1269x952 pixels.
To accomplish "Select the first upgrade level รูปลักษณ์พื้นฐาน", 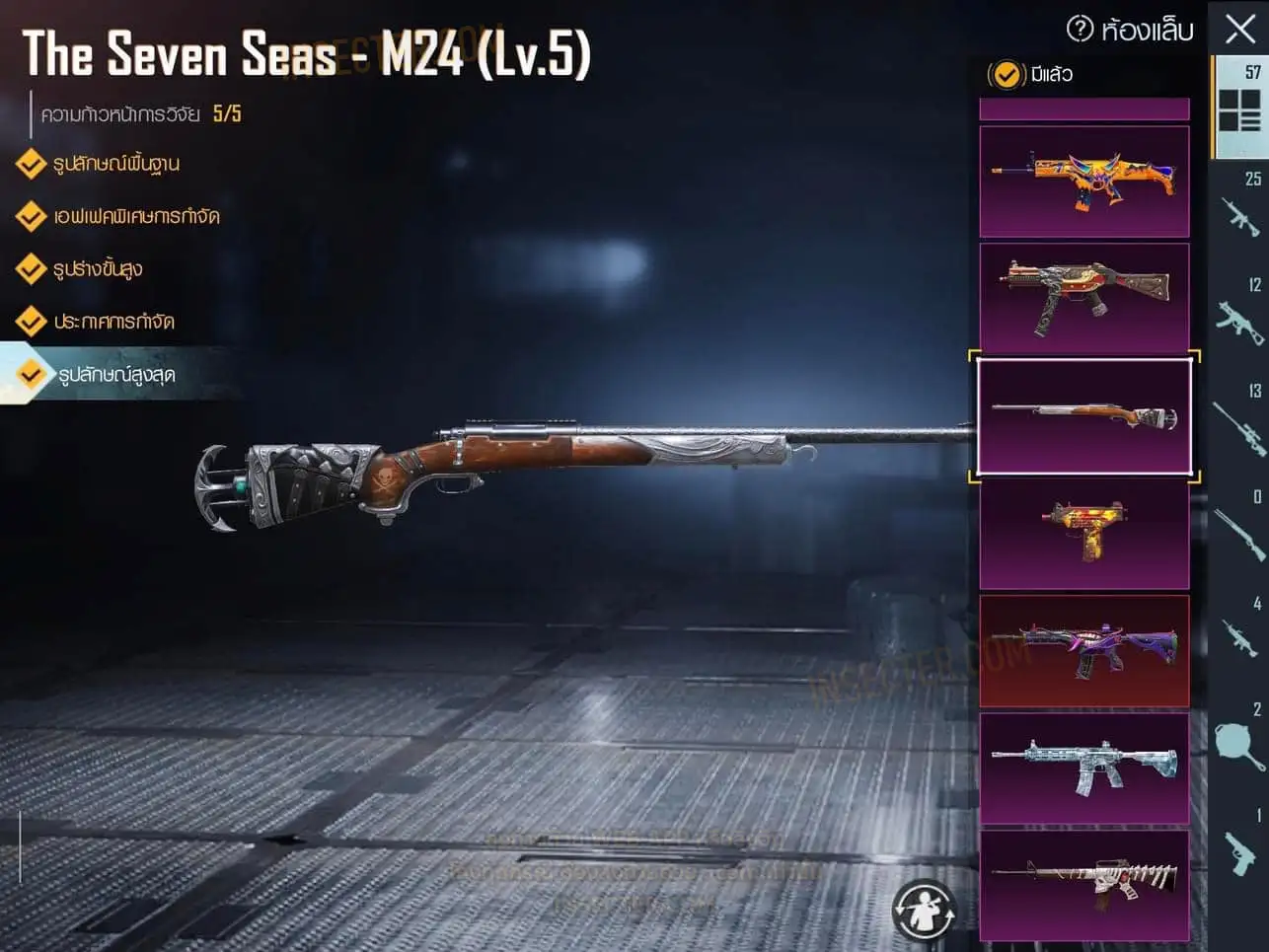I will pyautogui.click(x=116, y=164).
